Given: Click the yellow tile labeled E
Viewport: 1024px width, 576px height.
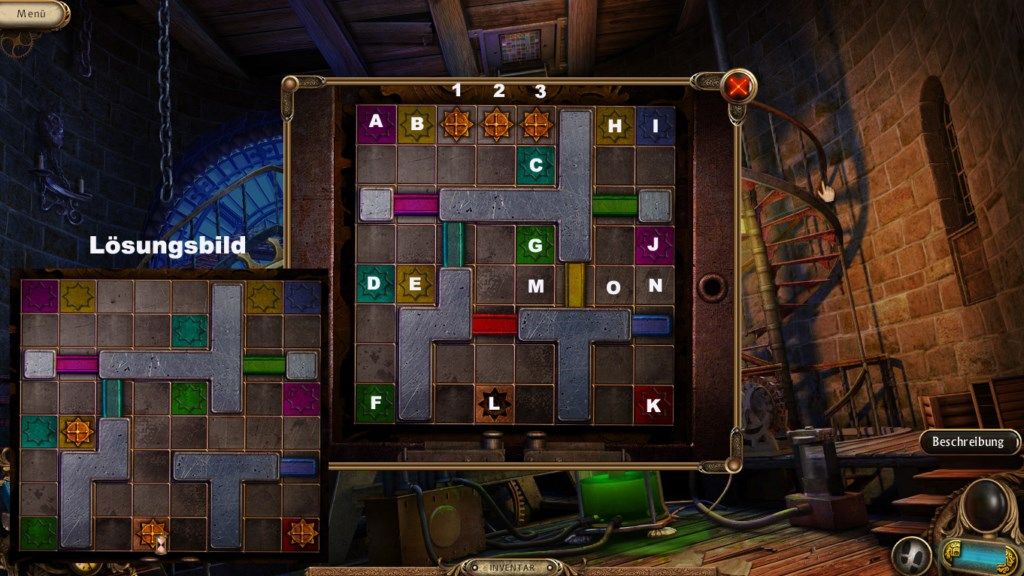Looking at the screenshot, I should click(x=415, y=284).
